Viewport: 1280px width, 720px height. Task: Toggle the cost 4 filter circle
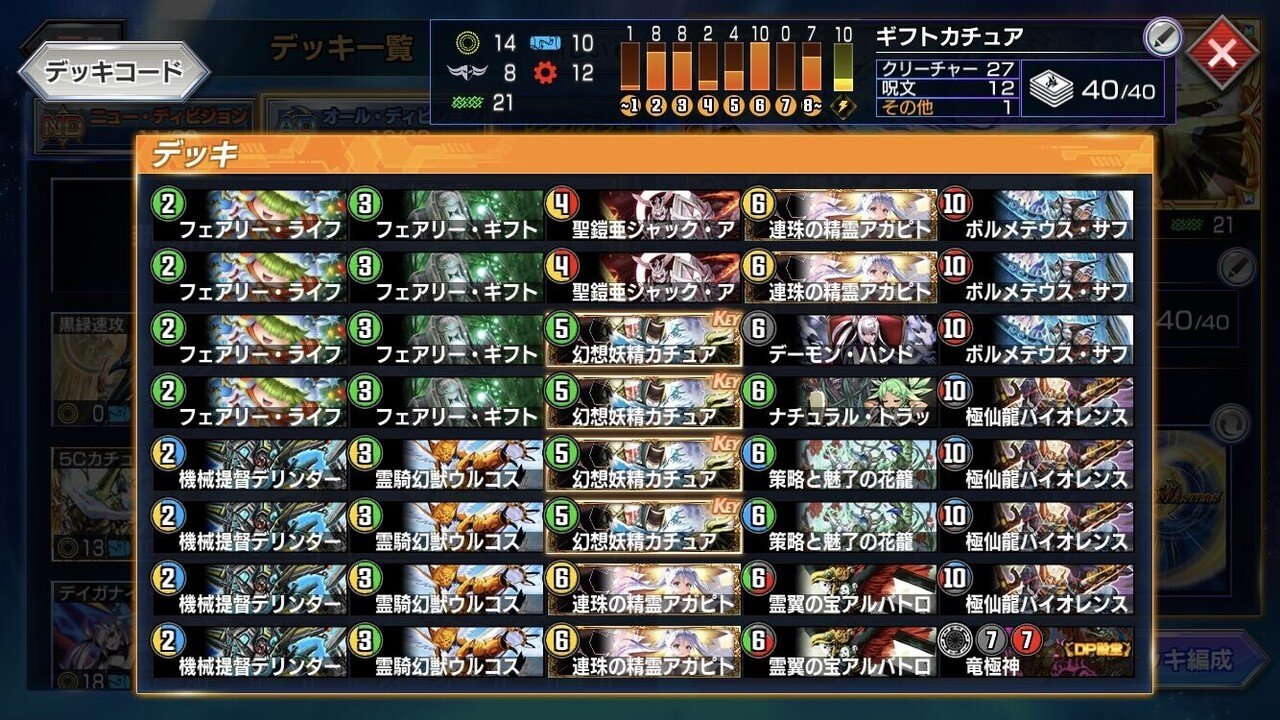coord(709,103)
